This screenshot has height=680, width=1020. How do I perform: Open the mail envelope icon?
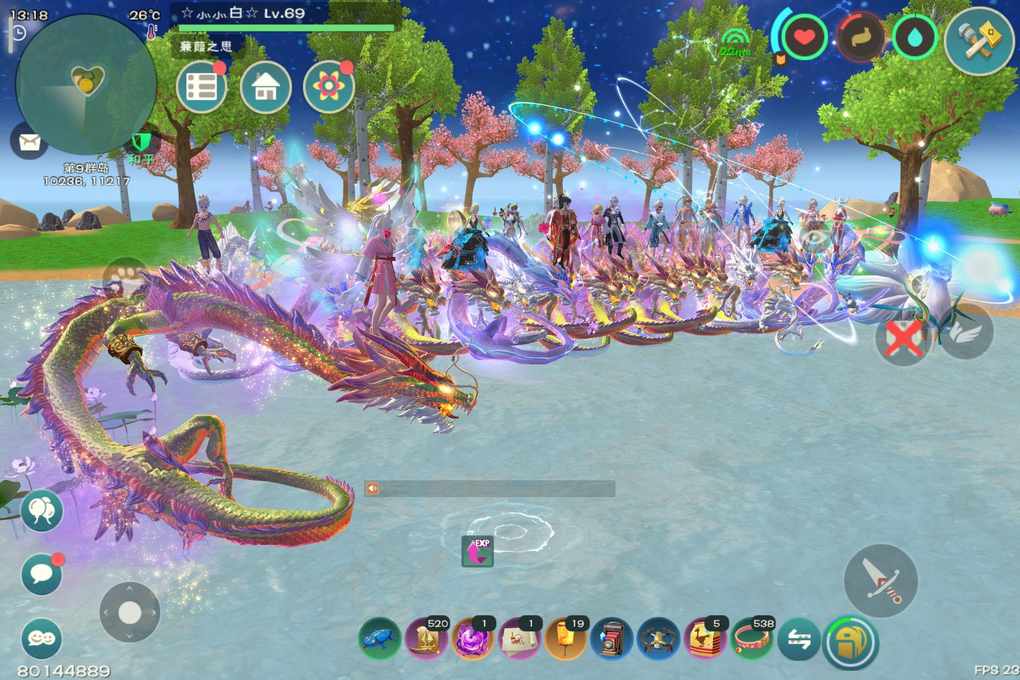point(29,140)
